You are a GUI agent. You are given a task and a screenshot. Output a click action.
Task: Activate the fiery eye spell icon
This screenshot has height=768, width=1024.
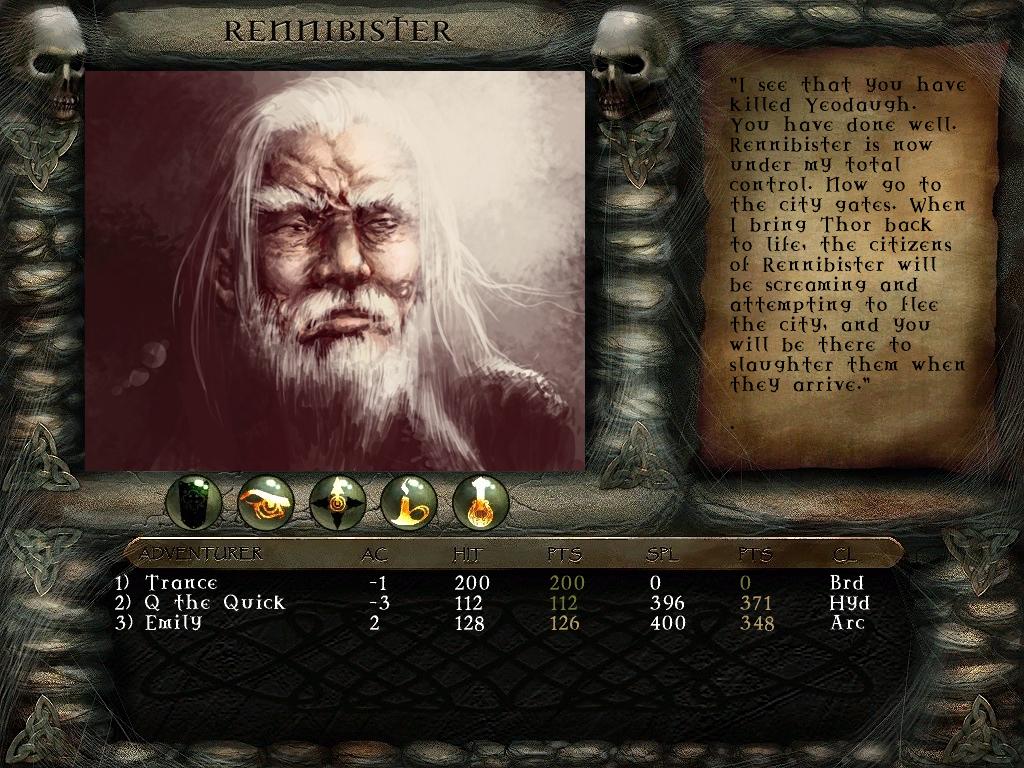pos(266,502)
